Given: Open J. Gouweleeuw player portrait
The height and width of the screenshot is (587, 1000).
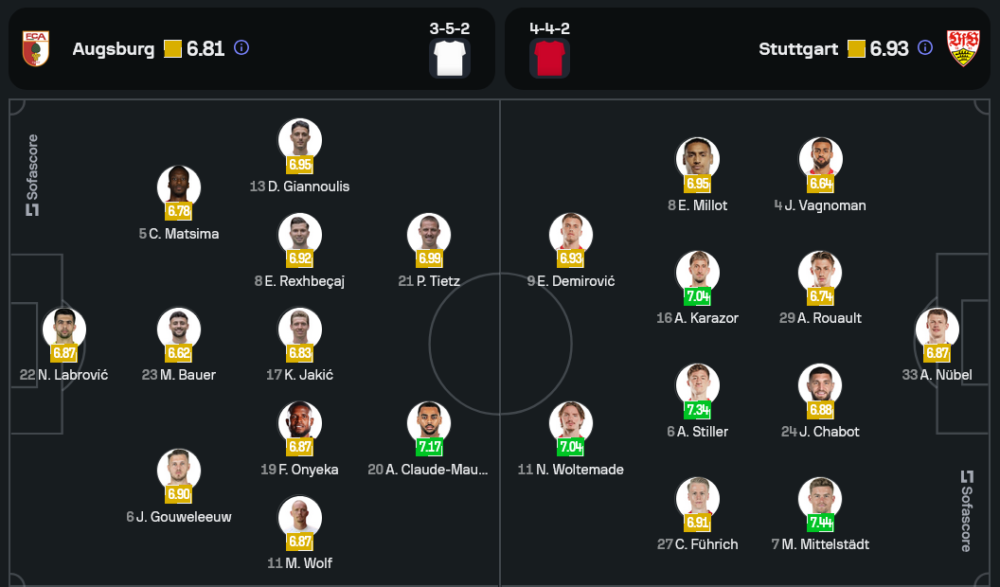Looking at the screenshot, I should pos(179,471).
